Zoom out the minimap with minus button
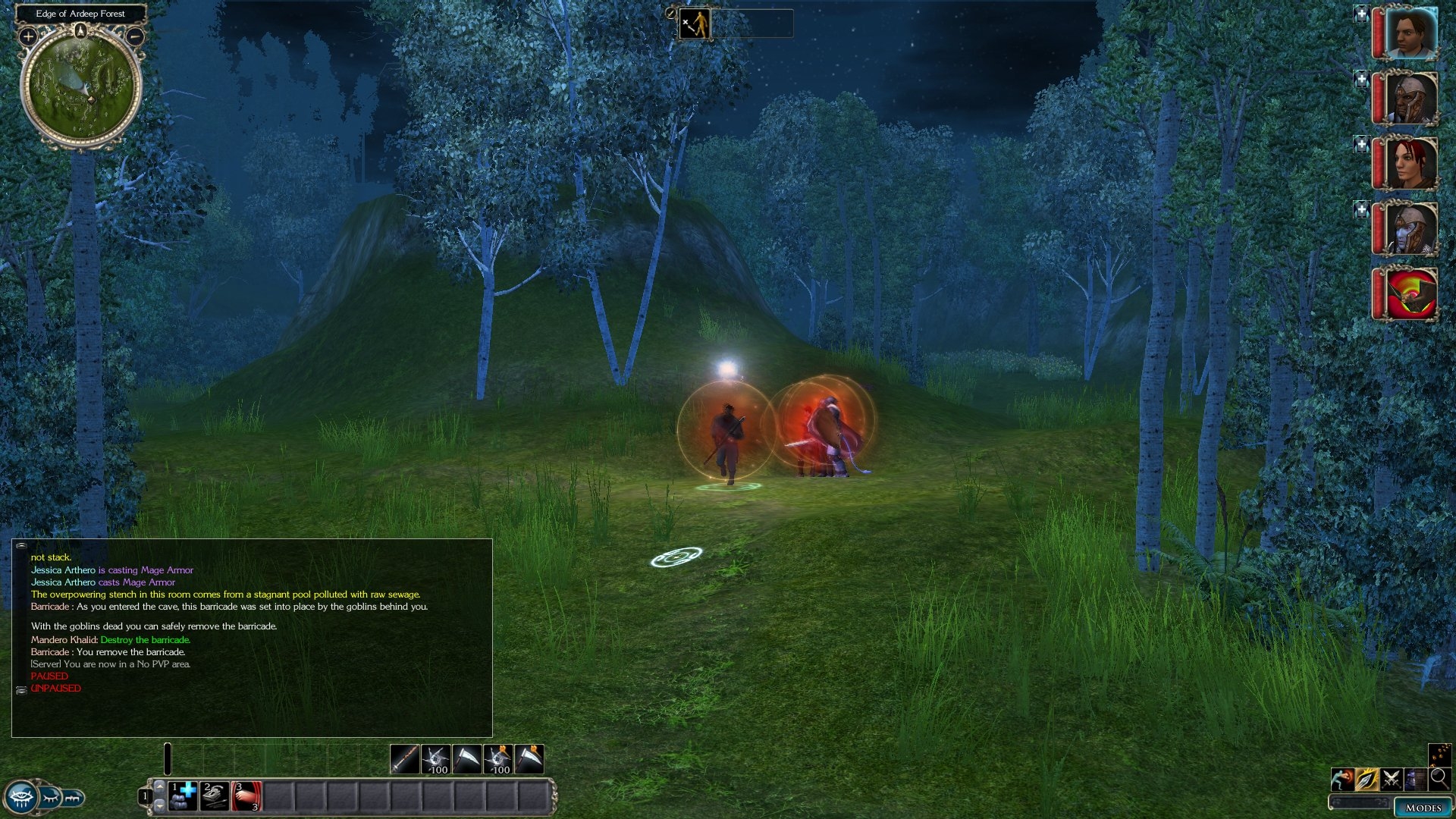The width and height of the screenshot is (1456, 819). pos(135,36)
